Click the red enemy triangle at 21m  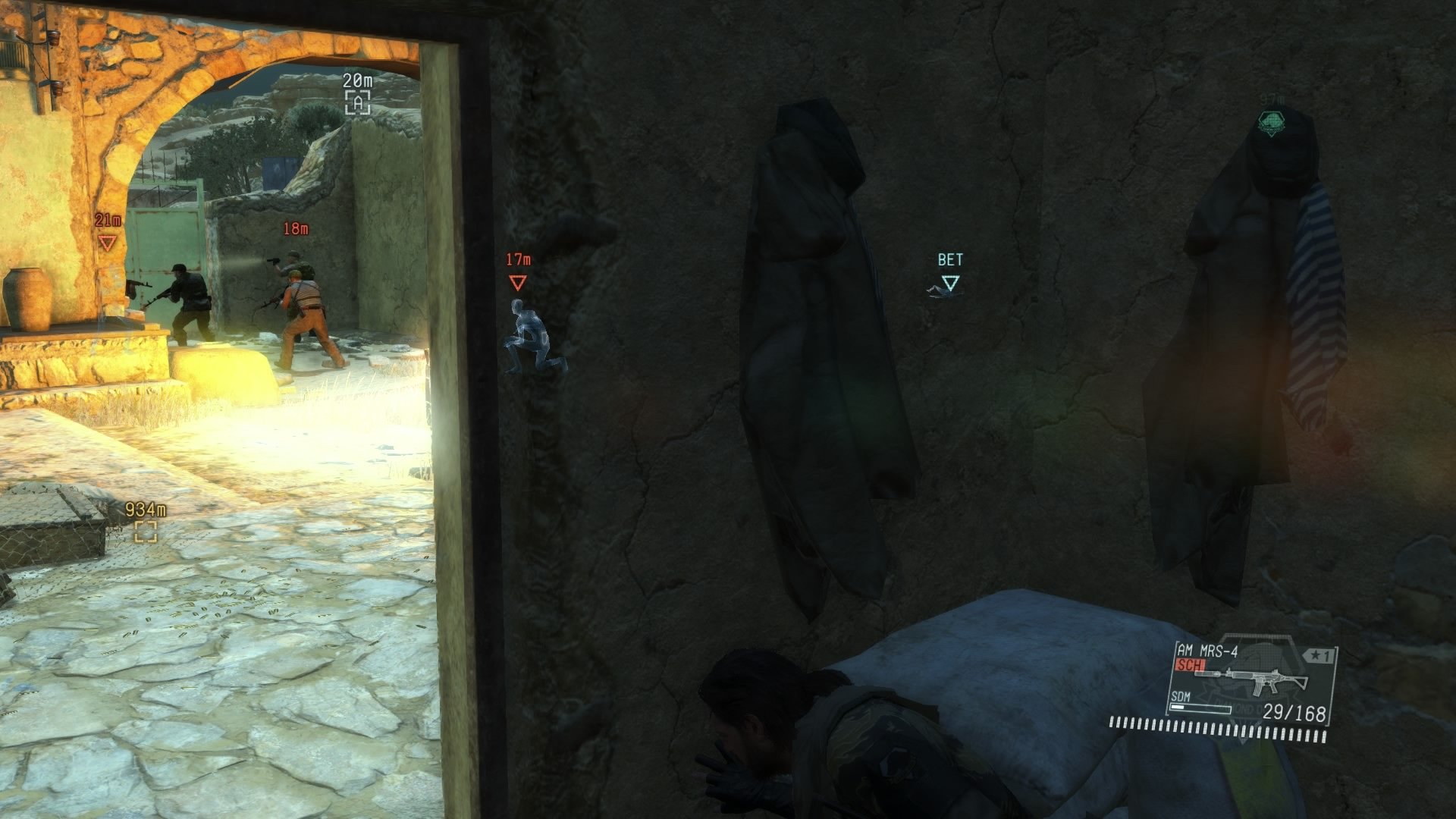pos(109,243)
